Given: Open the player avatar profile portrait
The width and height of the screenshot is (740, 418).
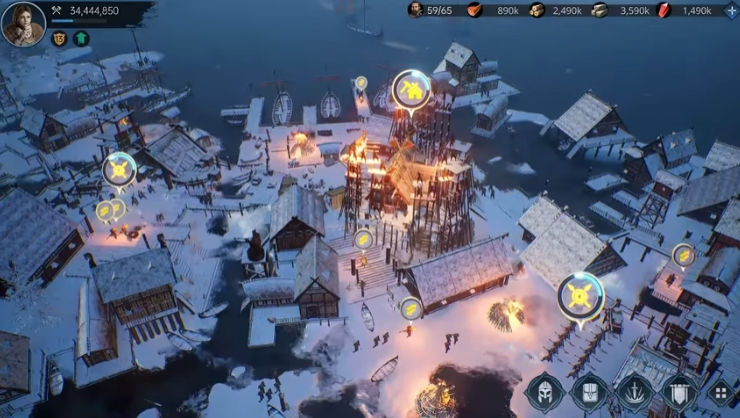Looking at the screenshot, I should pyautogui.click(x=23, y=23).
